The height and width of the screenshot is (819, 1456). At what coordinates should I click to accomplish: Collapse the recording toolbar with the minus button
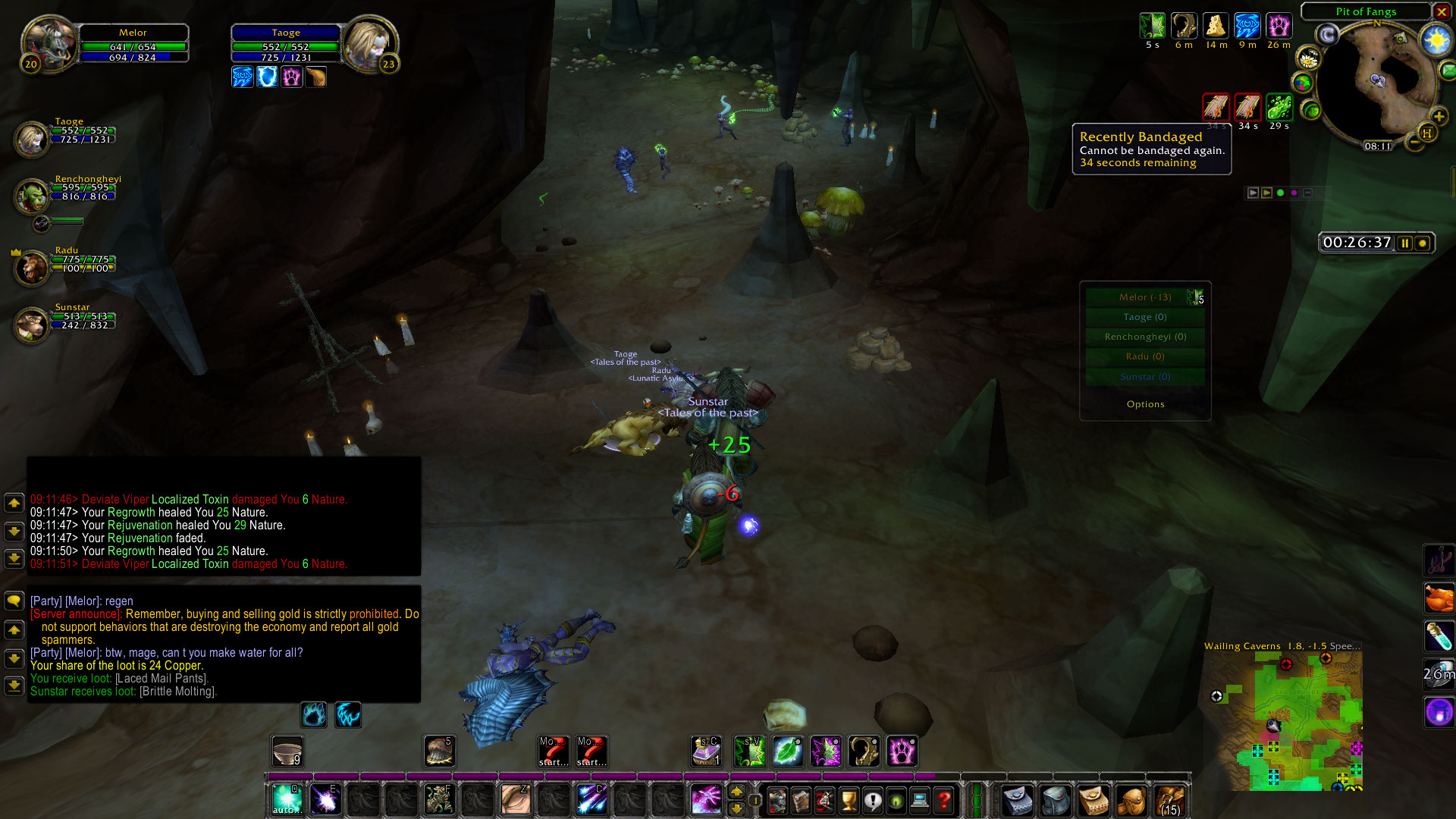(1307, 193)
